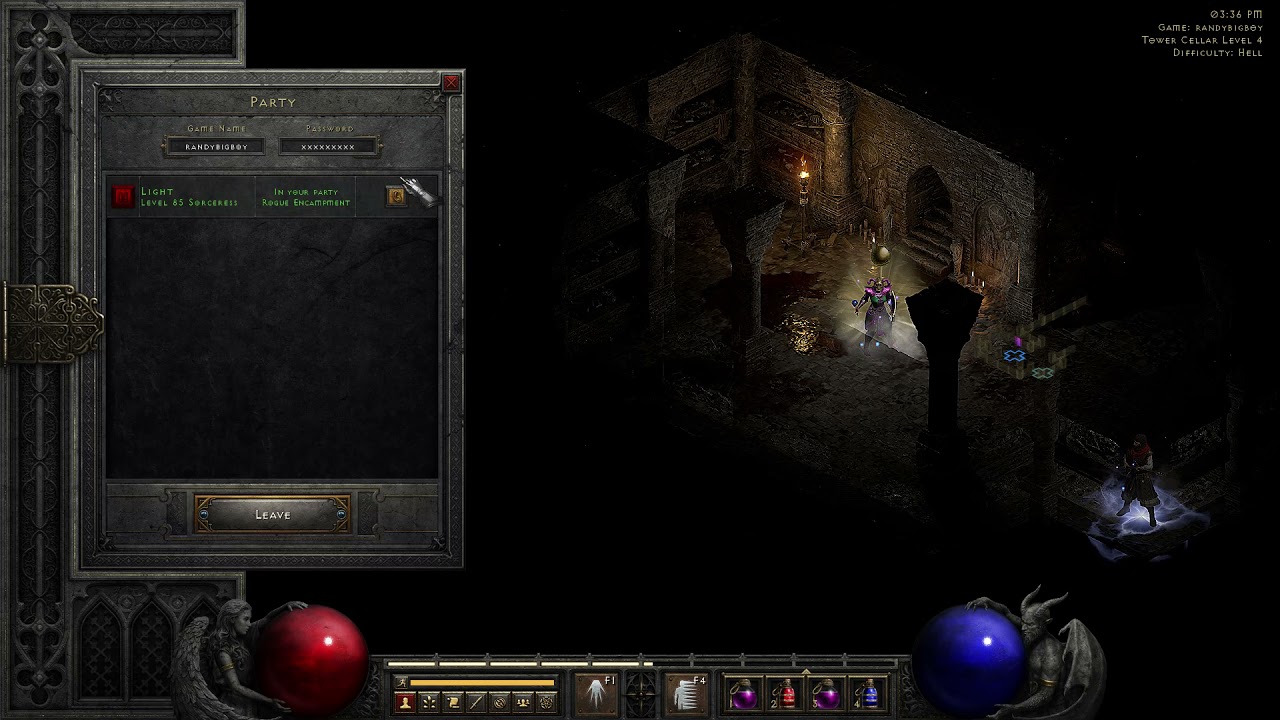Image resolution: width=1280 pixels, height=720 pixels.
Task: Use the blue mana potion in belt slot 4
Action: 869,694
